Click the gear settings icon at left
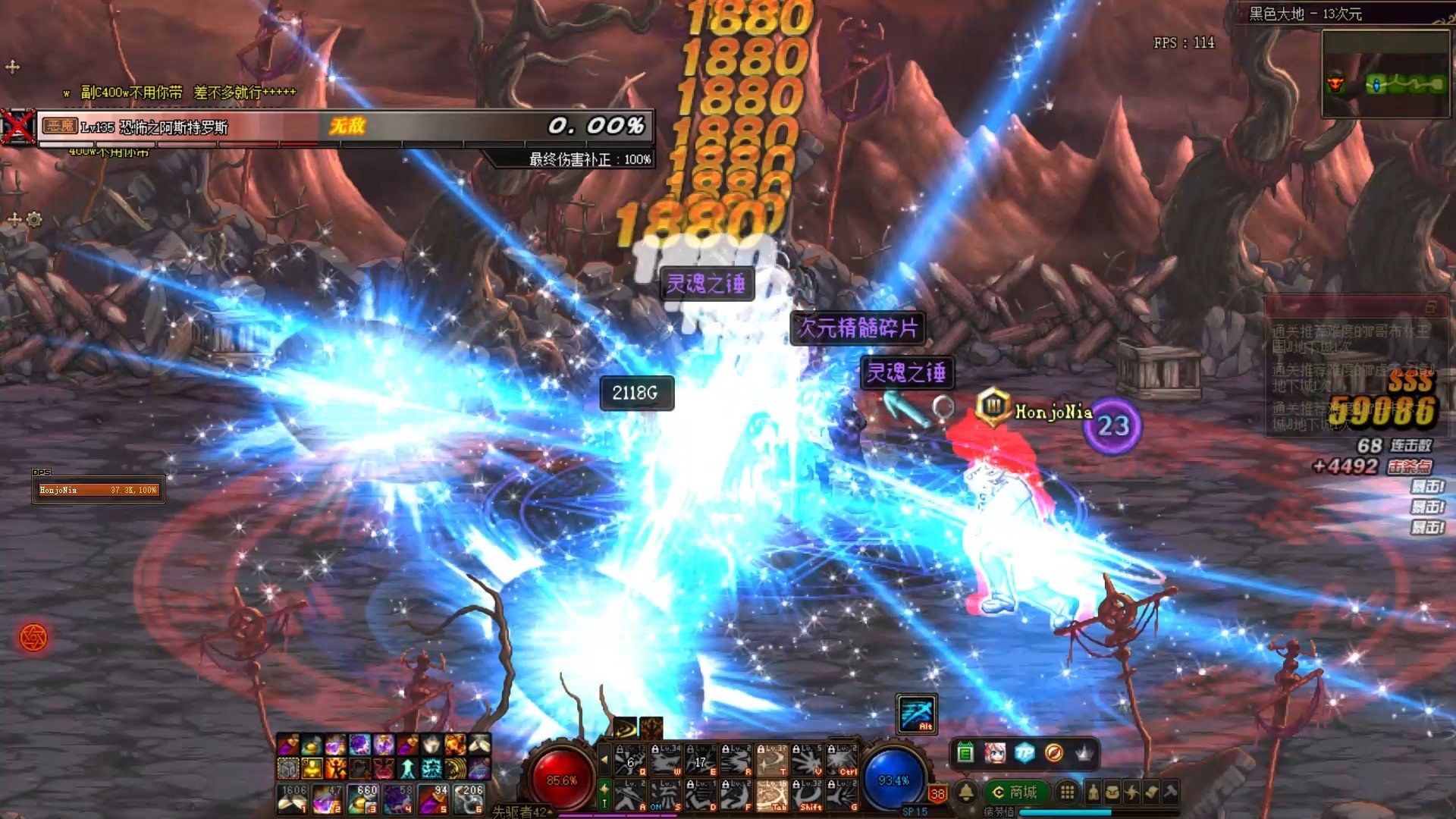This screenshot has height=819, width=1456. pyautogui.click(x=34, y=220)
